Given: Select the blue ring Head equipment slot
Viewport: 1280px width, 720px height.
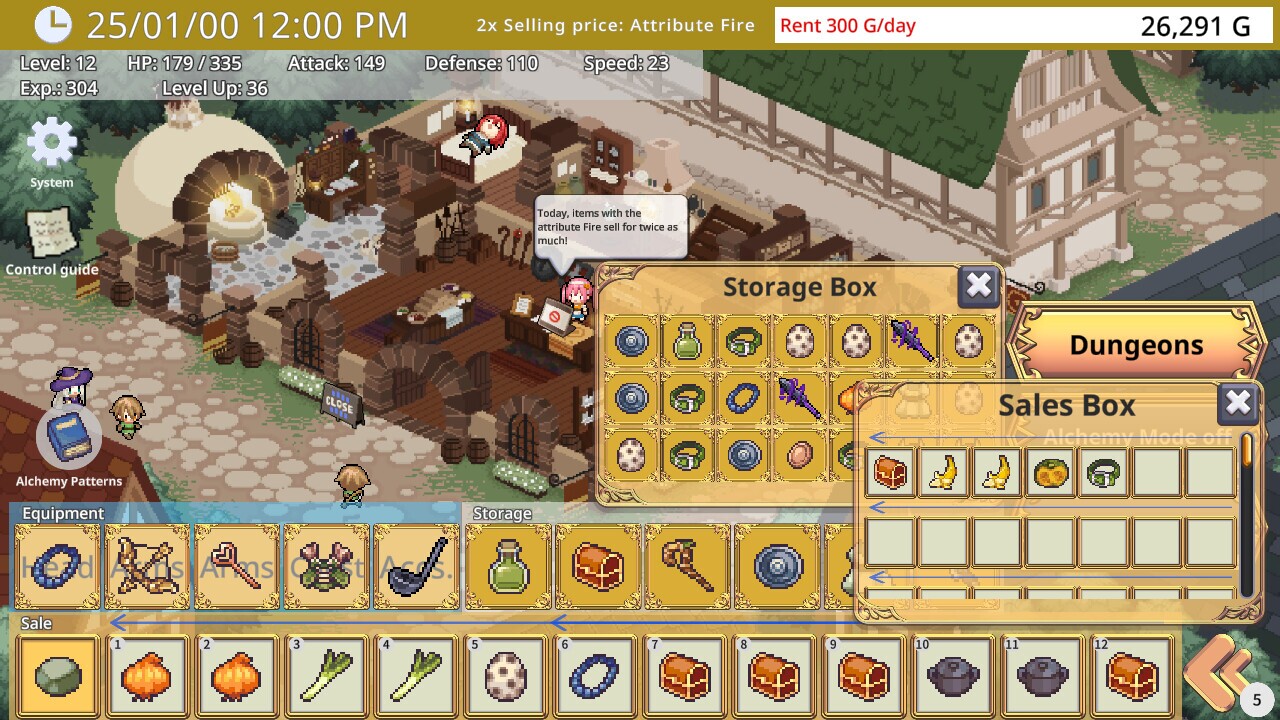Looking at the screenshot, I should 58,567.
